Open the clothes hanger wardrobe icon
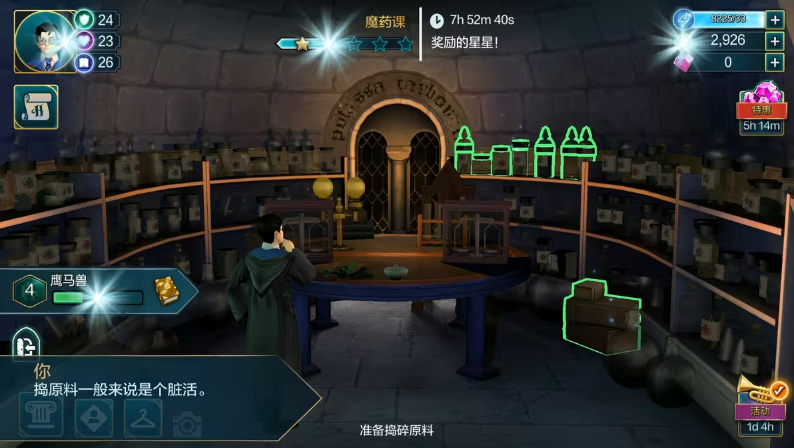 click(x=143, y=419)
